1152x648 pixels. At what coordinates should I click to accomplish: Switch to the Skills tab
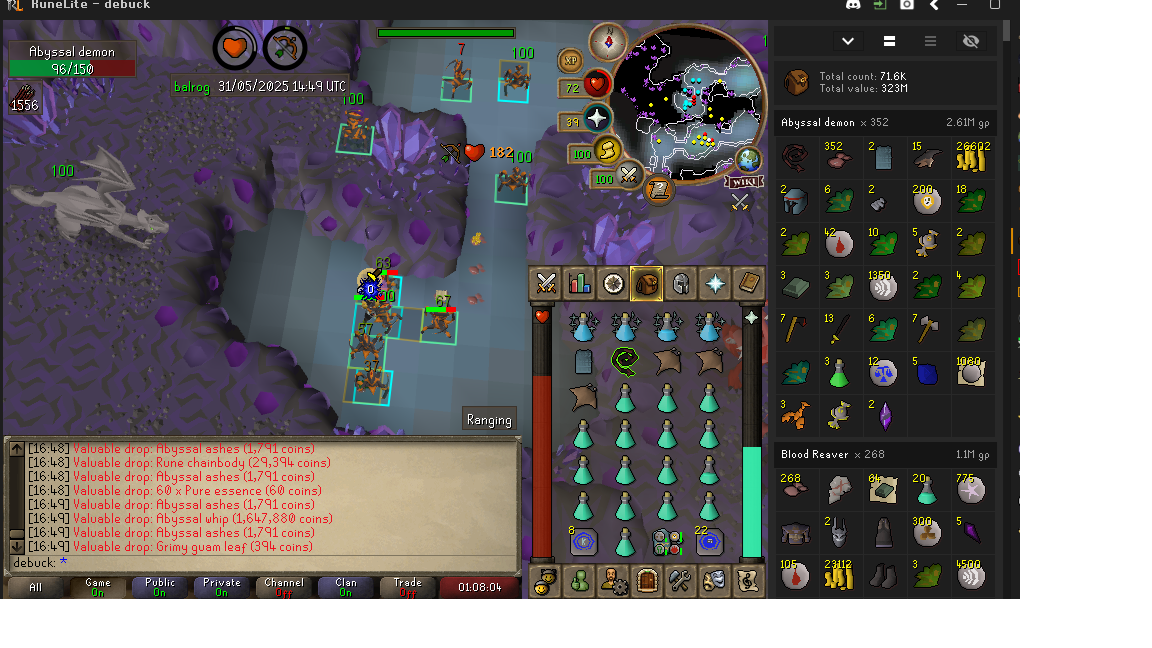(579, 284)
